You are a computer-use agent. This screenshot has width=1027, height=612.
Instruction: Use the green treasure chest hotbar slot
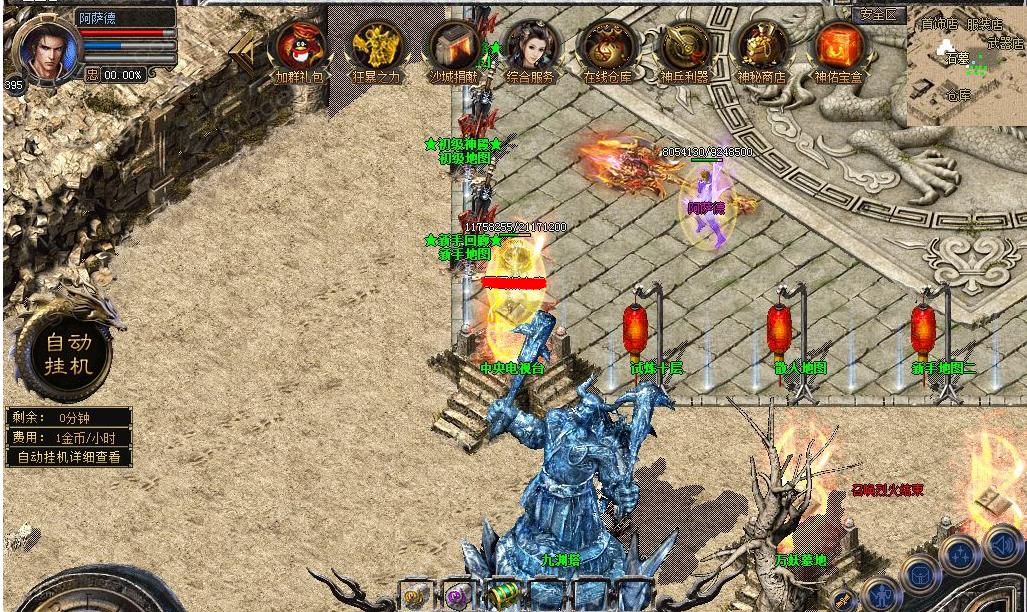click(501, 595)
